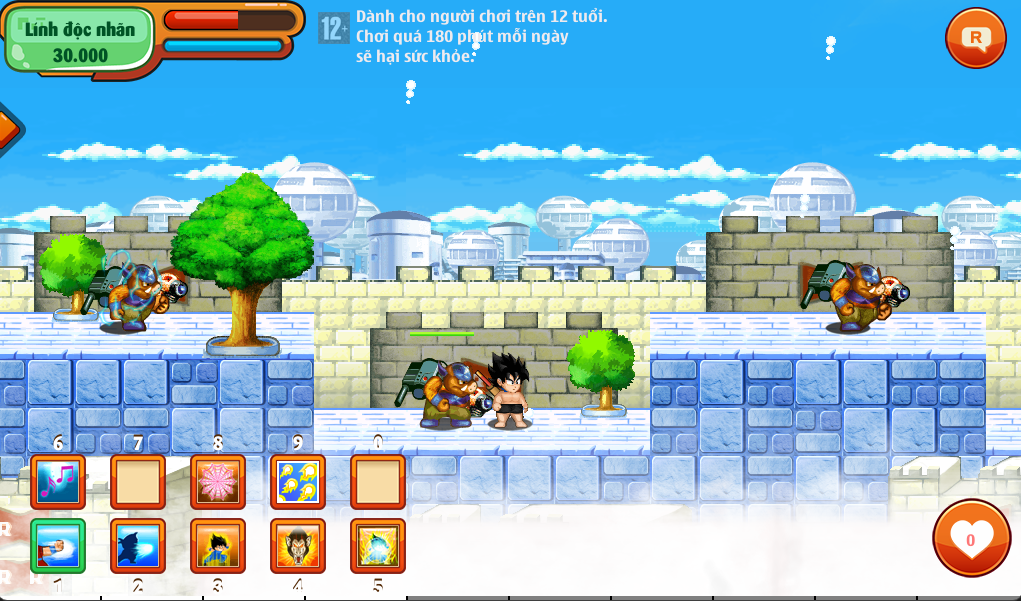
Task: Fire the multiple yellow energy blasts skill
Action: pos(297,482)
